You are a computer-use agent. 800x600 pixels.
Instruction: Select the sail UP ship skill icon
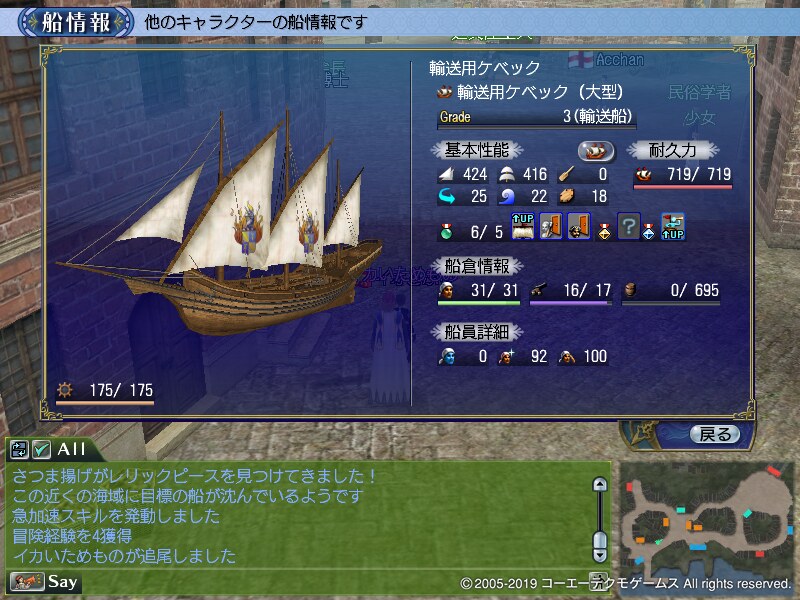[x=523, y=226]
